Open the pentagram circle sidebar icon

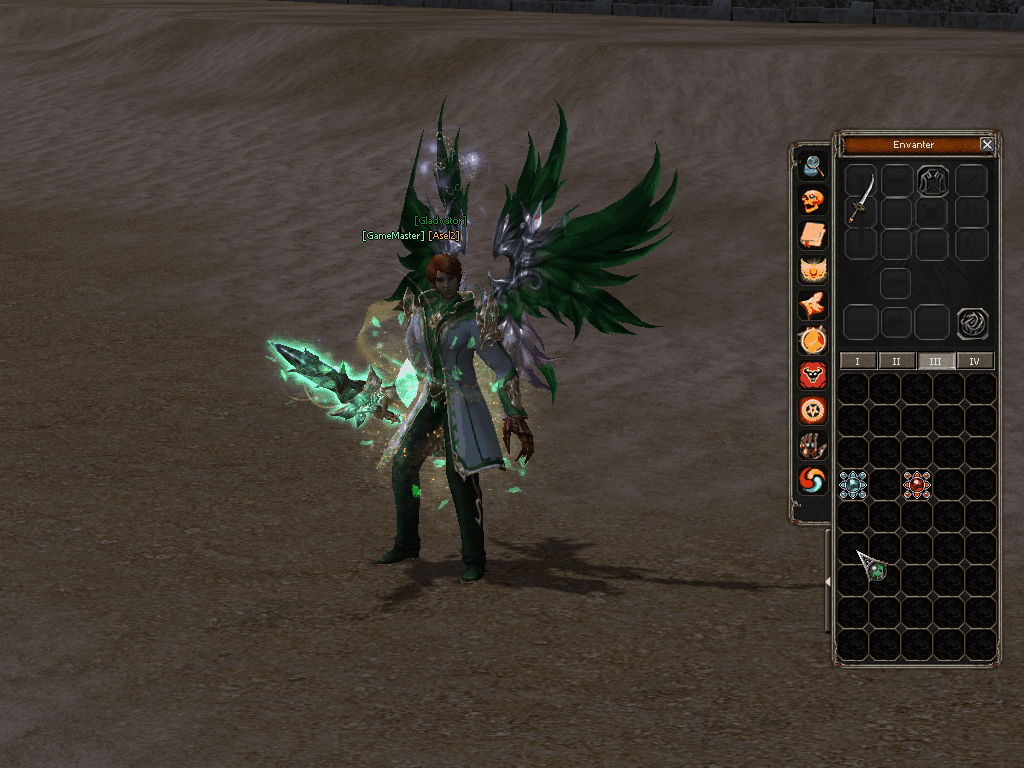tap(813, 410)
